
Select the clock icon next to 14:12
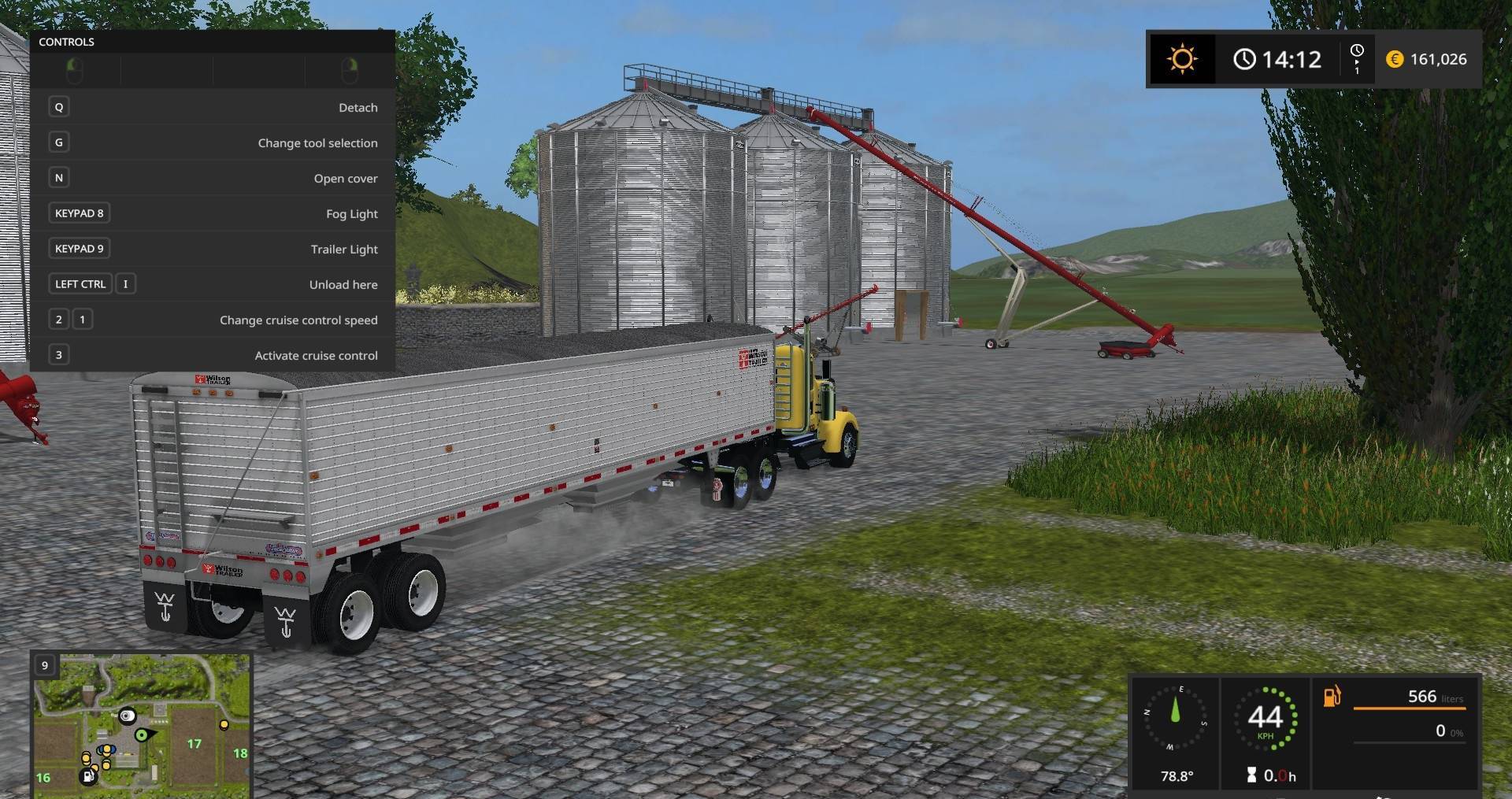coord(1245,58)
